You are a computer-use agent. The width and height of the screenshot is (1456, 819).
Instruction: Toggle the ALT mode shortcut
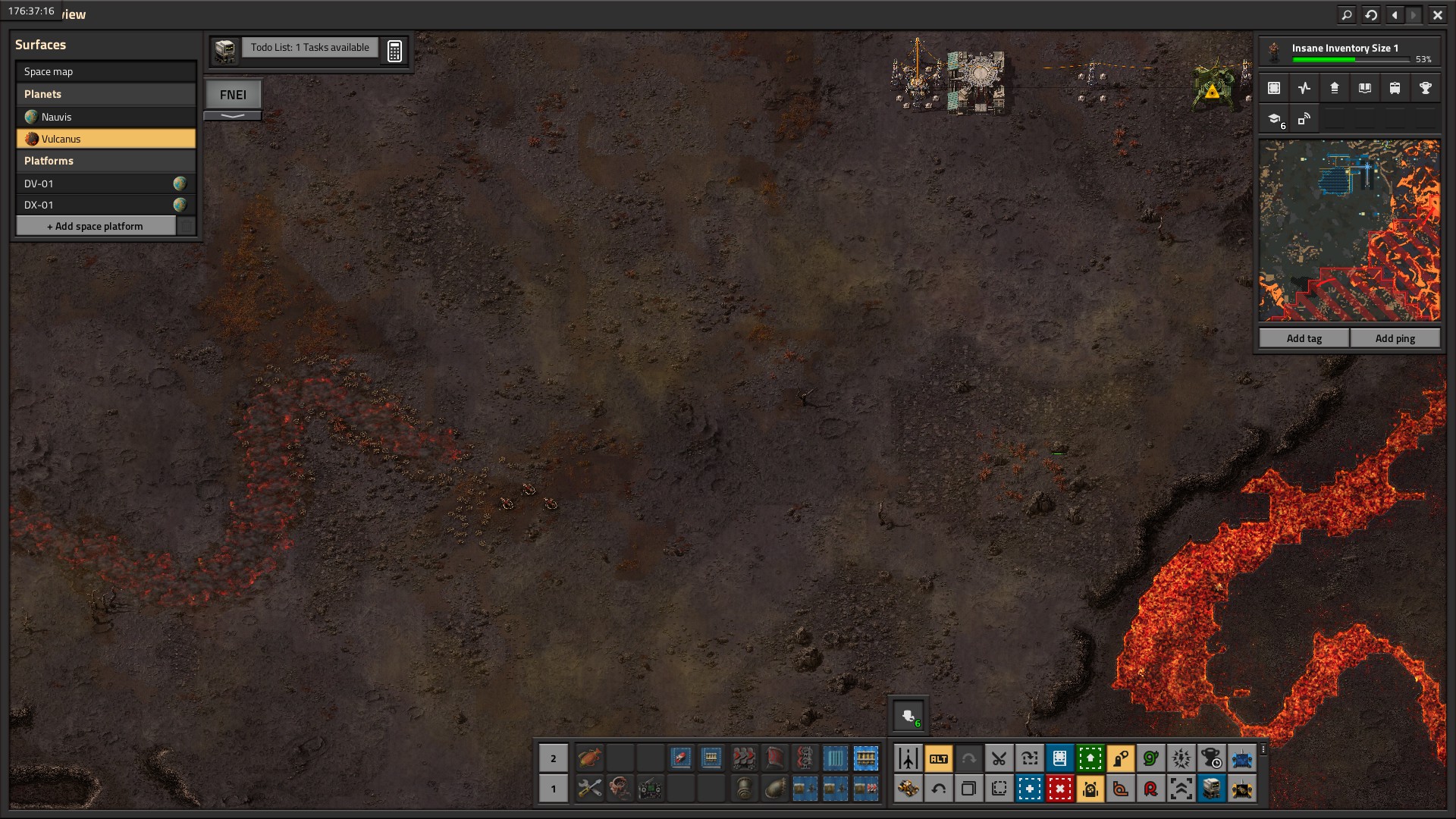point(938,758)
